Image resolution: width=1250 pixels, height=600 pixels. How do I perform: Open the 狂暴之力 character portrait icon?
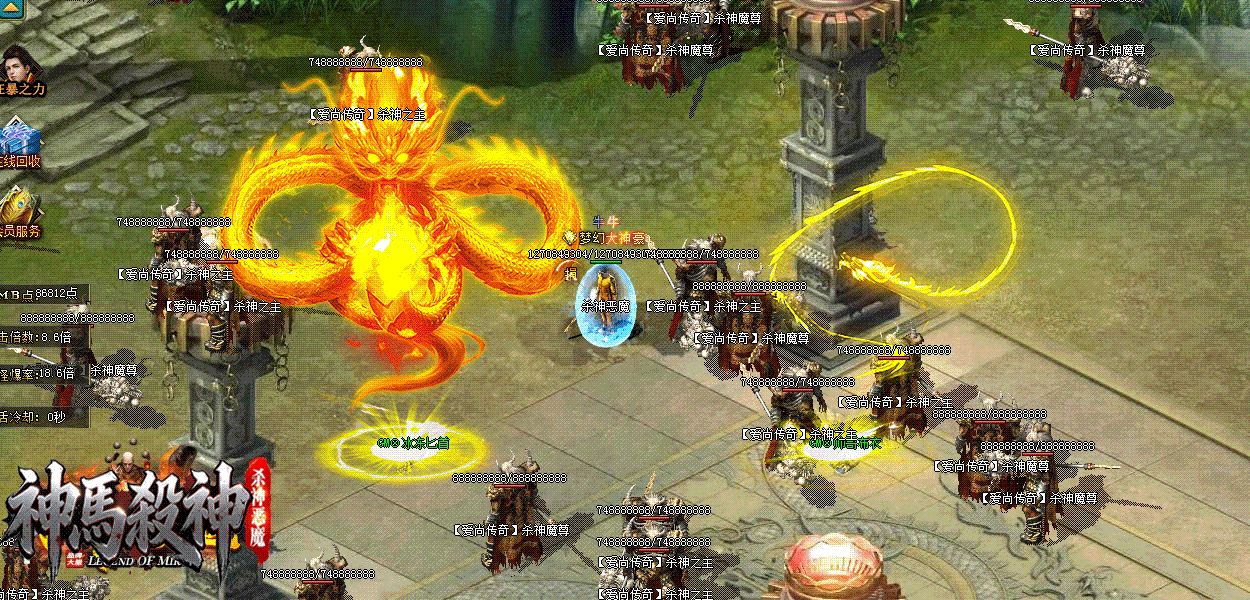[20, 65]
